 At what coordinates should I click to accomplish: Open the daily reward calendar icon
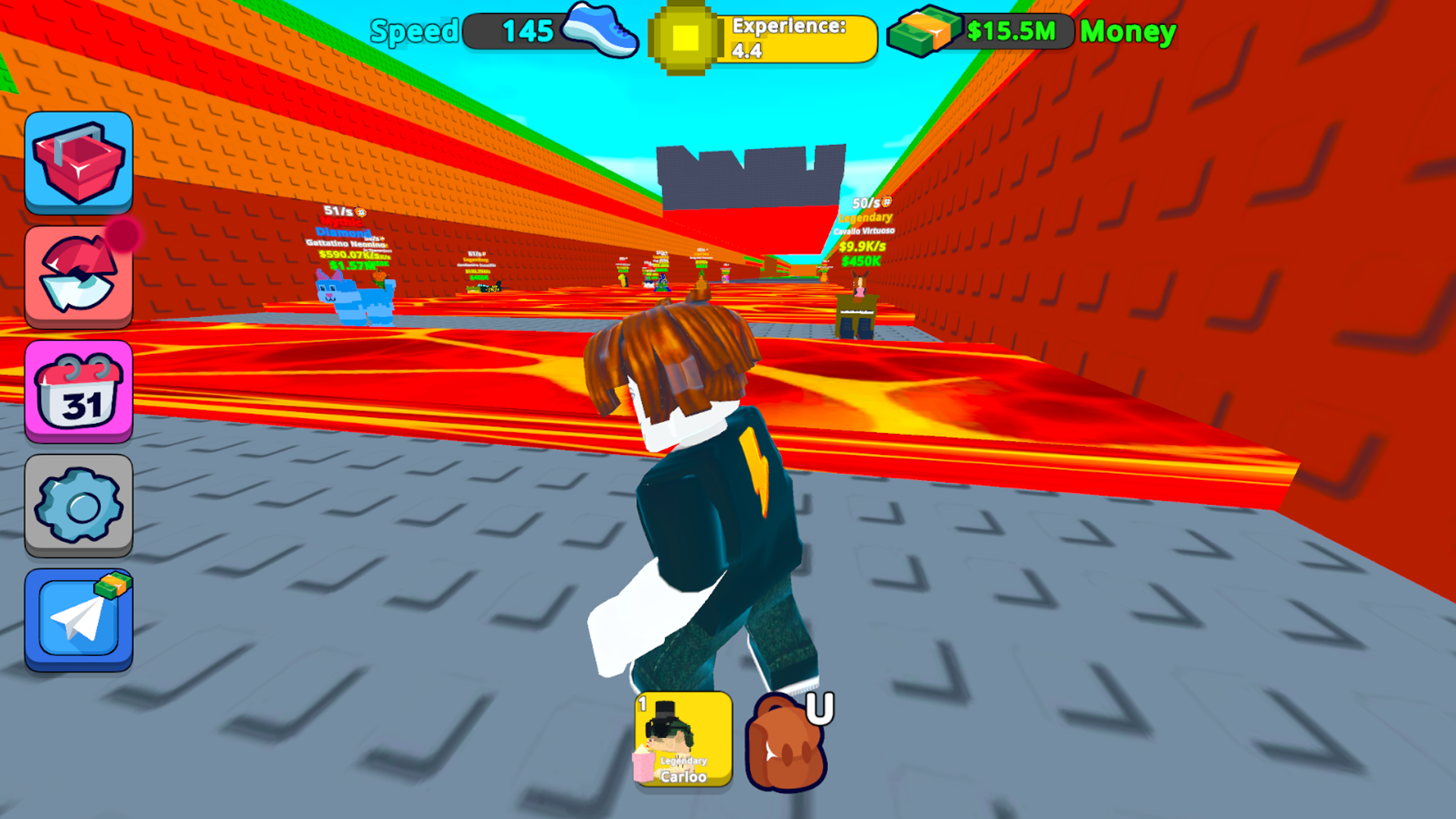pos(78,391)
